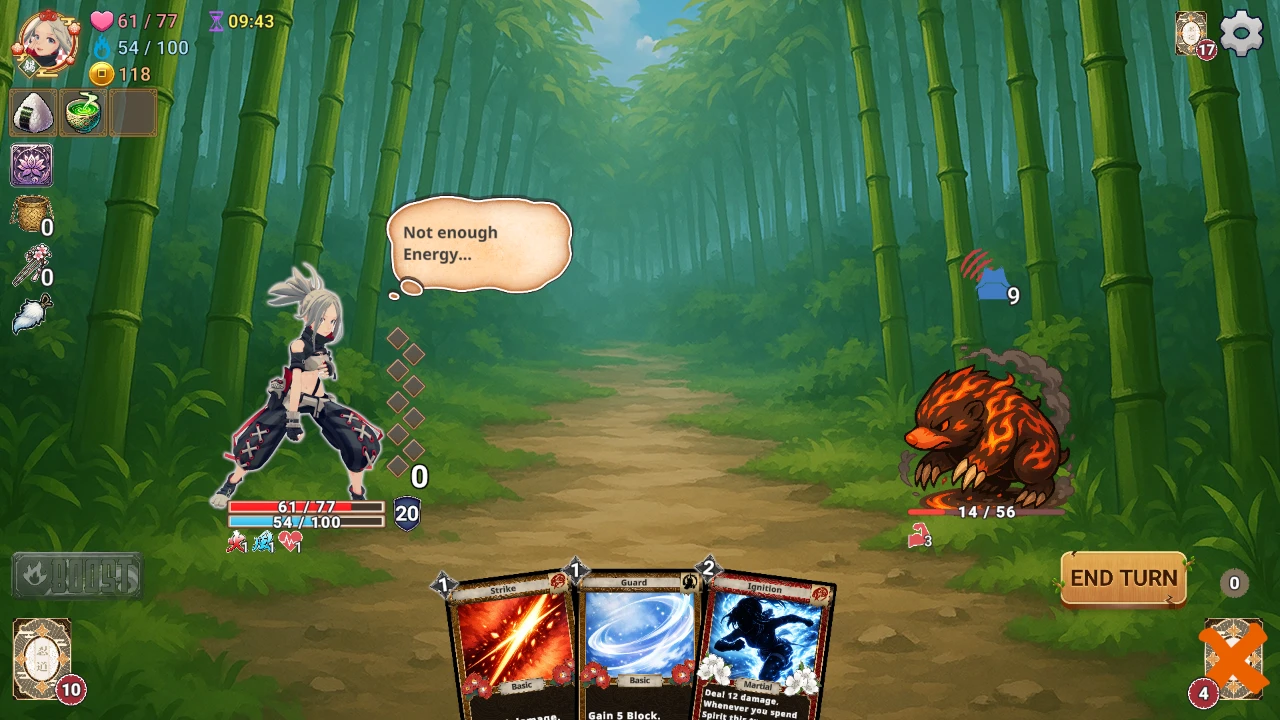
Task: Inspect the white fox tail charm
Action: [32, 315]
